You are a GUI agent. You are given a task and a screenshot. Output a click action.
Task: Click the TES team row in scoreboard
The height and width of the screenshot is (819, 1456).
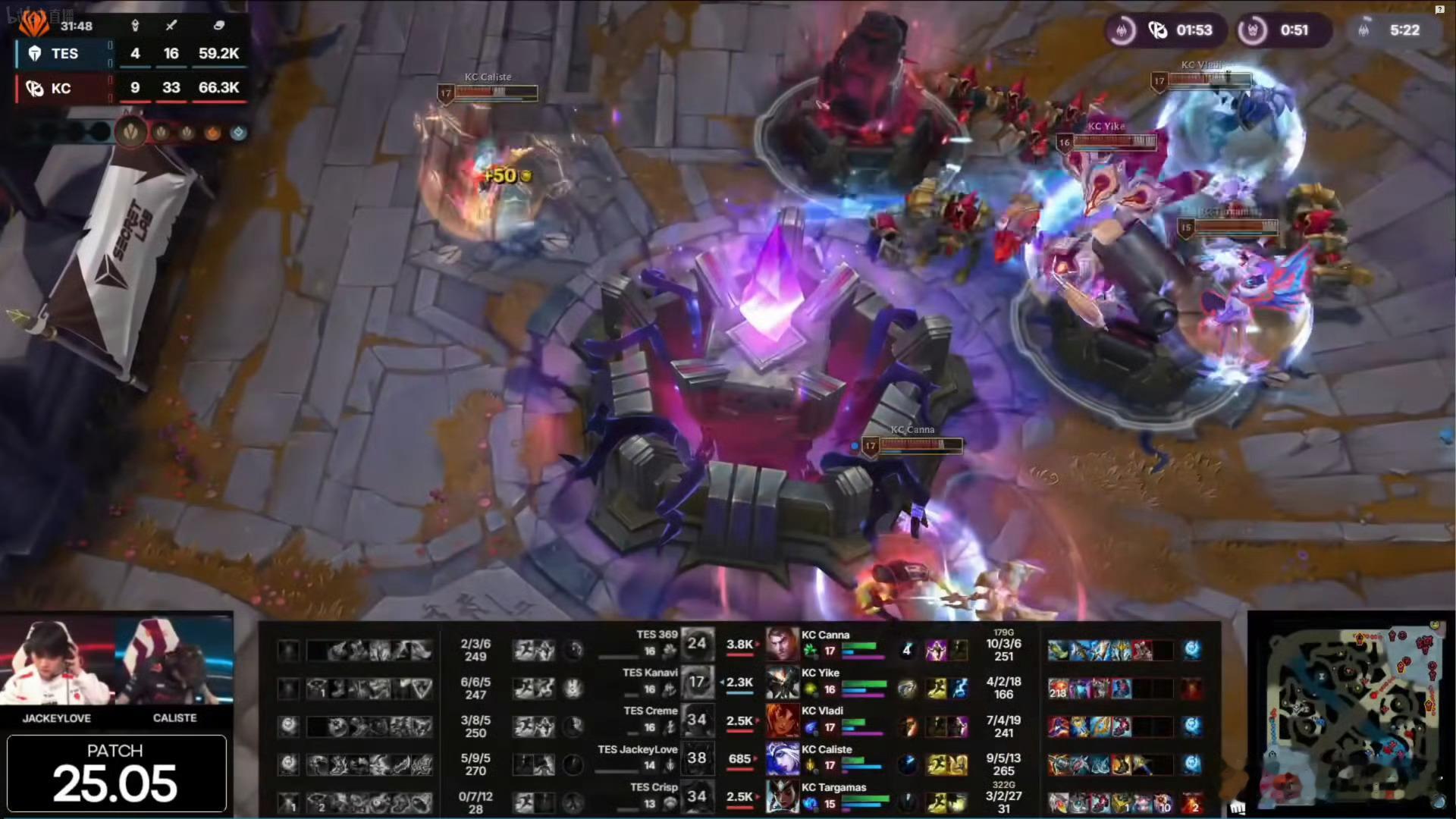pos(129,53)
